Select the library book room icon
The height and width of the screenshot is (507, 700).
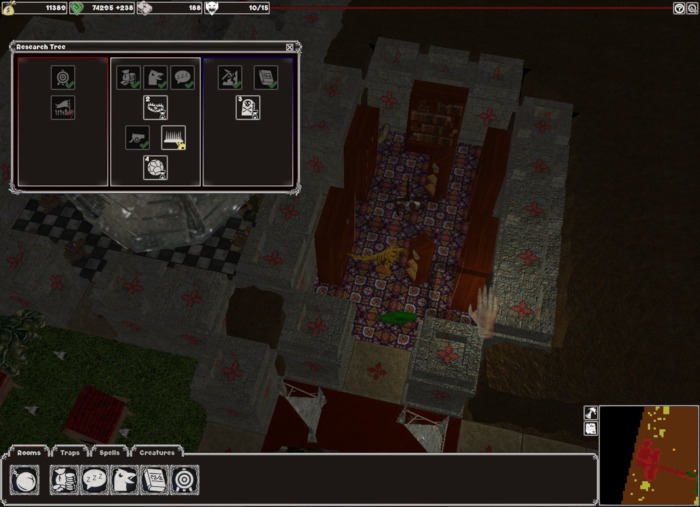pos(154,481)
